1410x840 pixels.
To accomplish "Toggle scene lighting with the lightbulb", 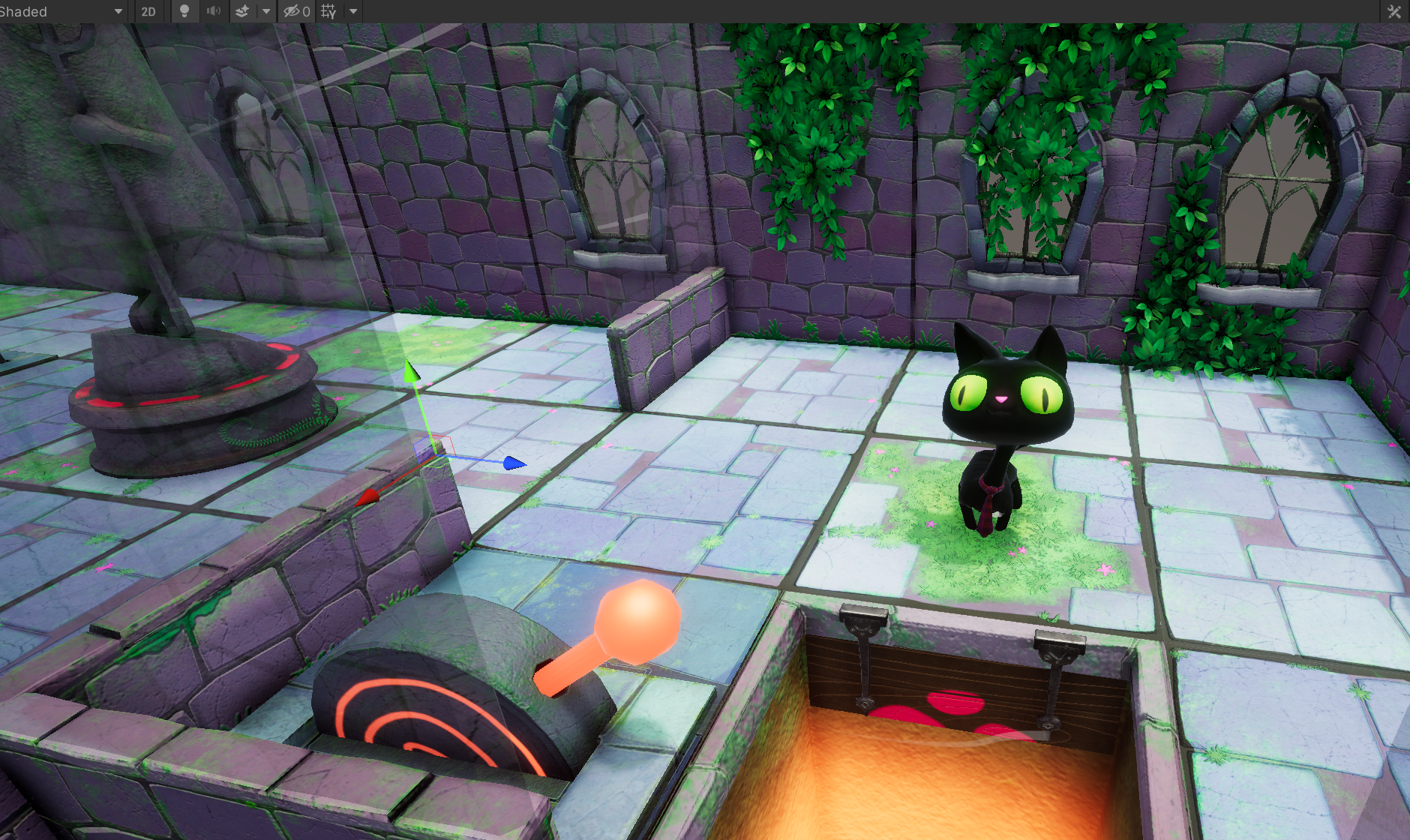I will click(x=185, y=11).
